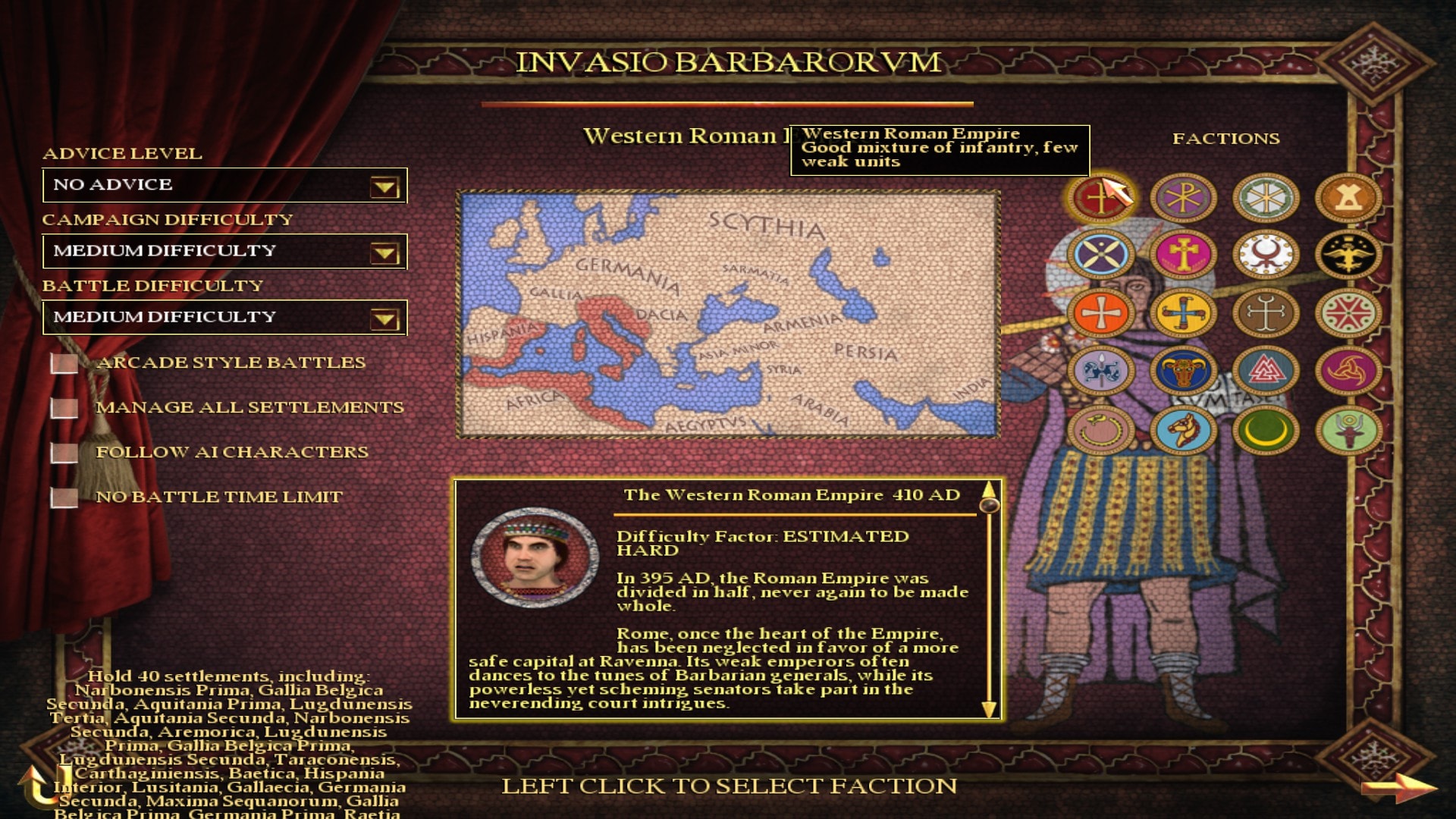
Task: Select the orange white-cross faction emblem
Action: coord(1100,313)
